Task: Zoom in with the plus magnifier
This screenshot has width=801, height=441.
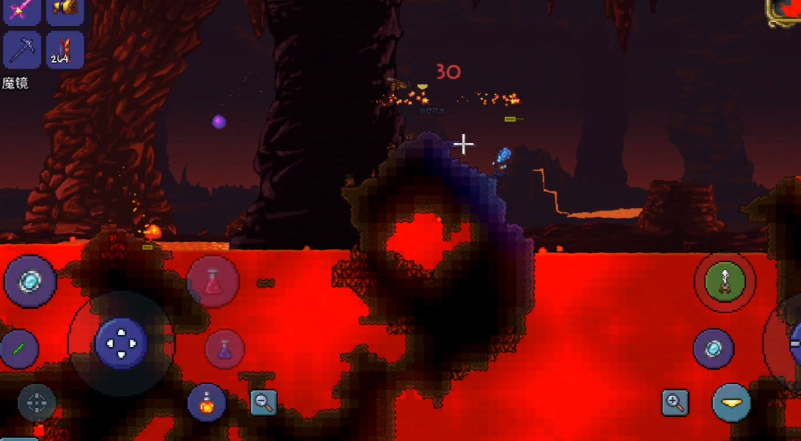Action: pos(676,403)
